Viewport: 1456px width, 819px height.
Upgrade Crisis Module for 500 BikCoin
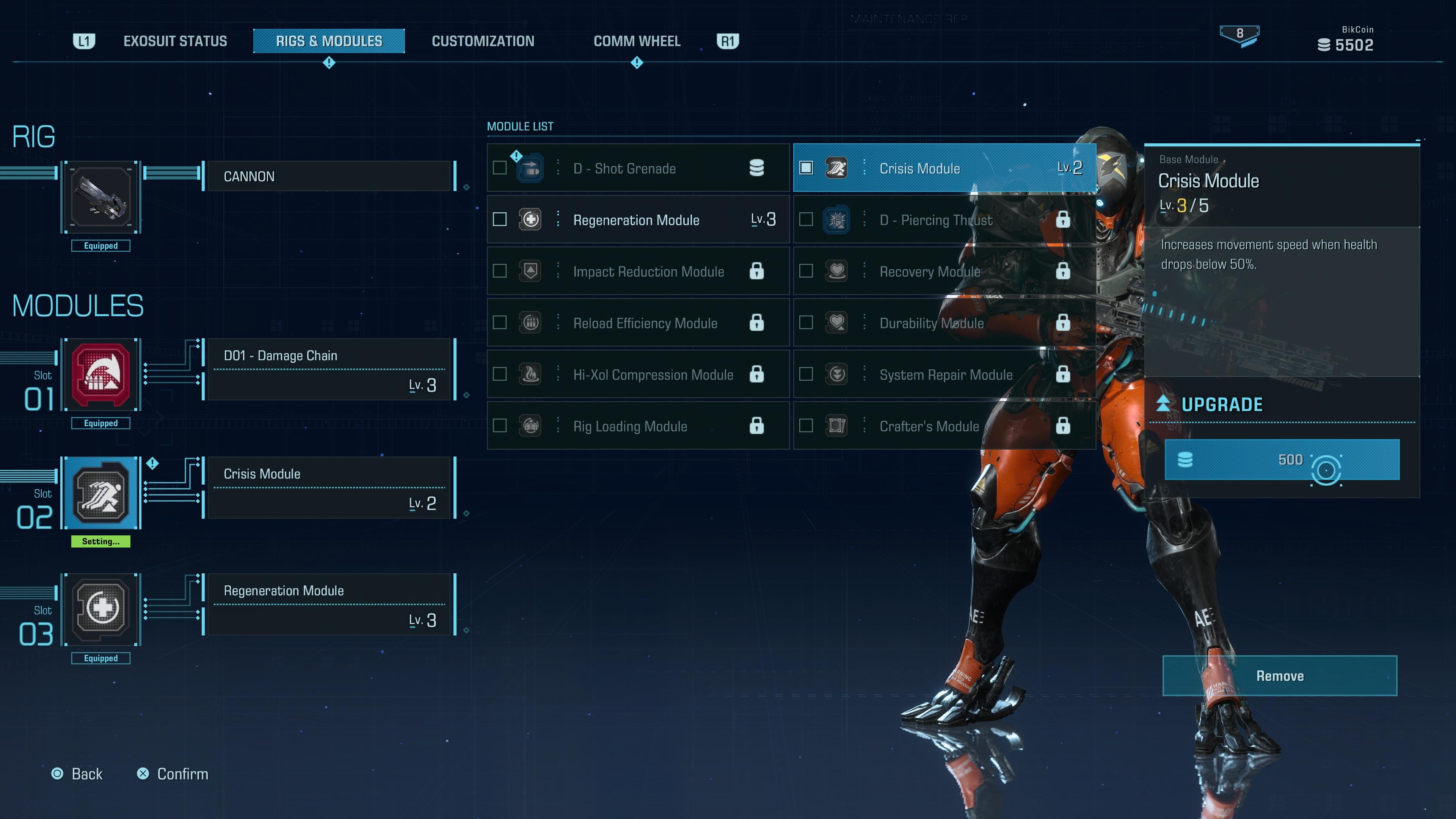pyautogui.click(x=1282, y=460)
